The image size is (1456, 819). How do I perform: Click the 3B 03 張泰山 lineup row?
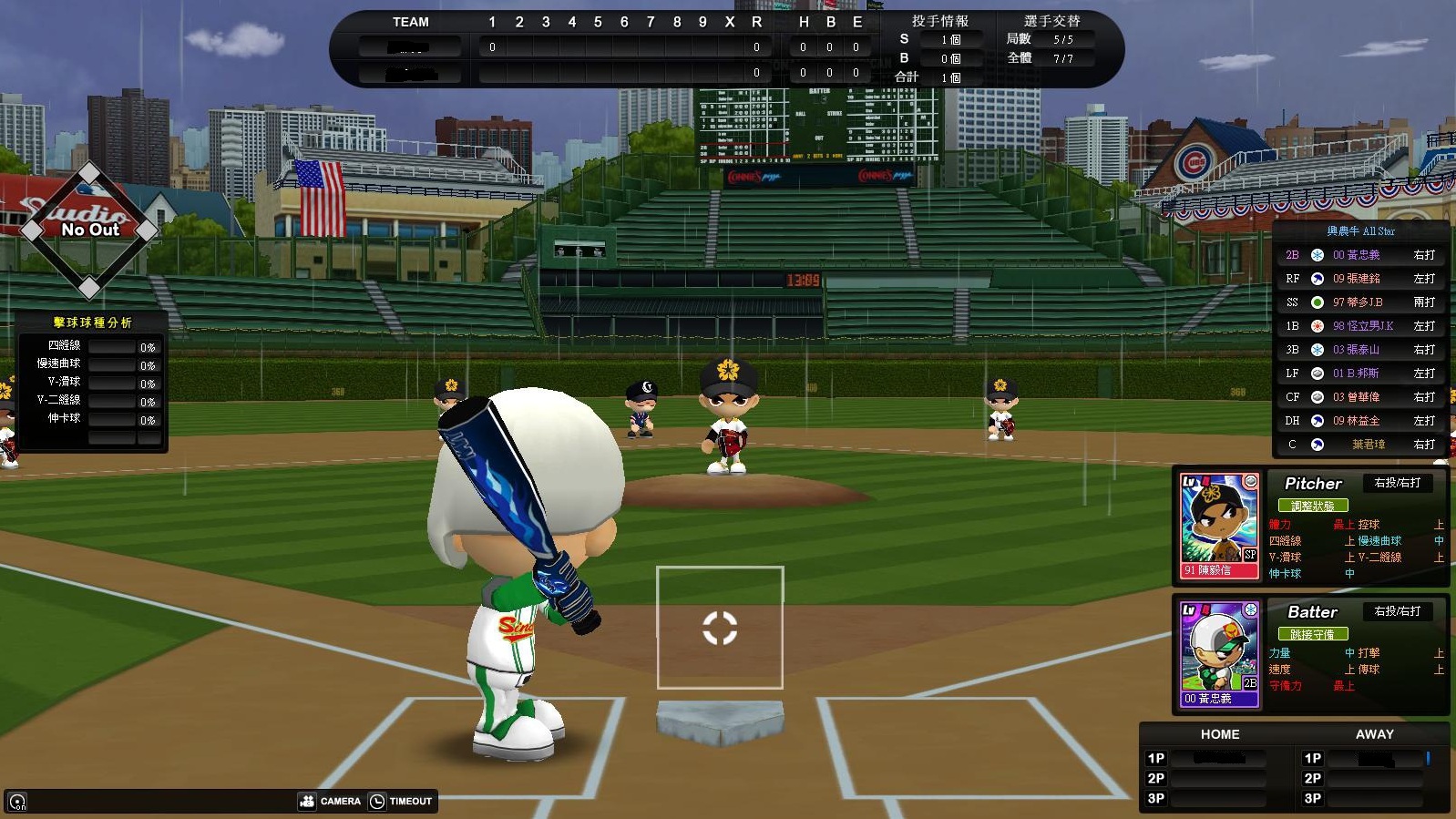(1361, 350)
